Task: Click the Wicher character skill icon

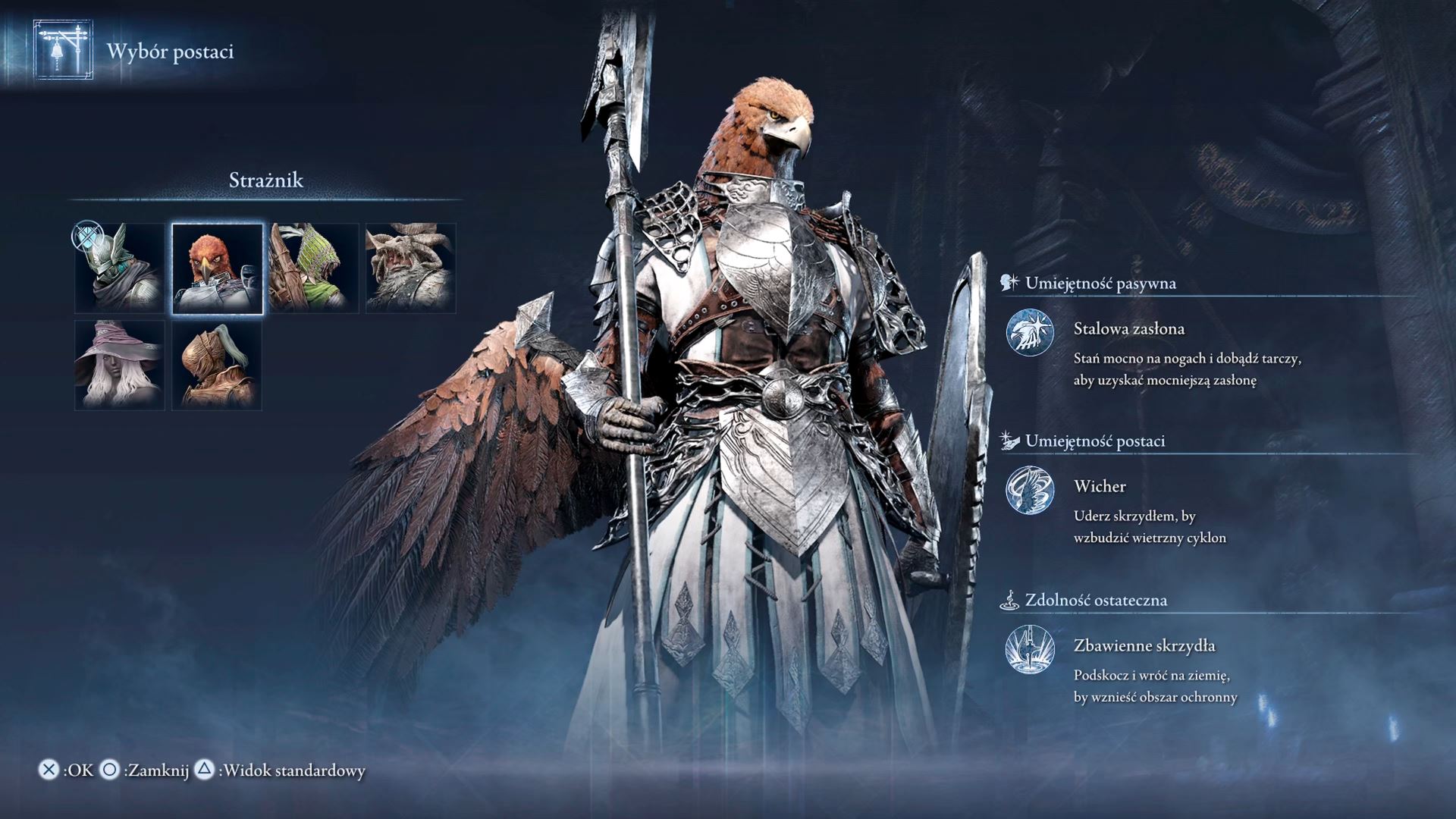Action: point(1030,490)
